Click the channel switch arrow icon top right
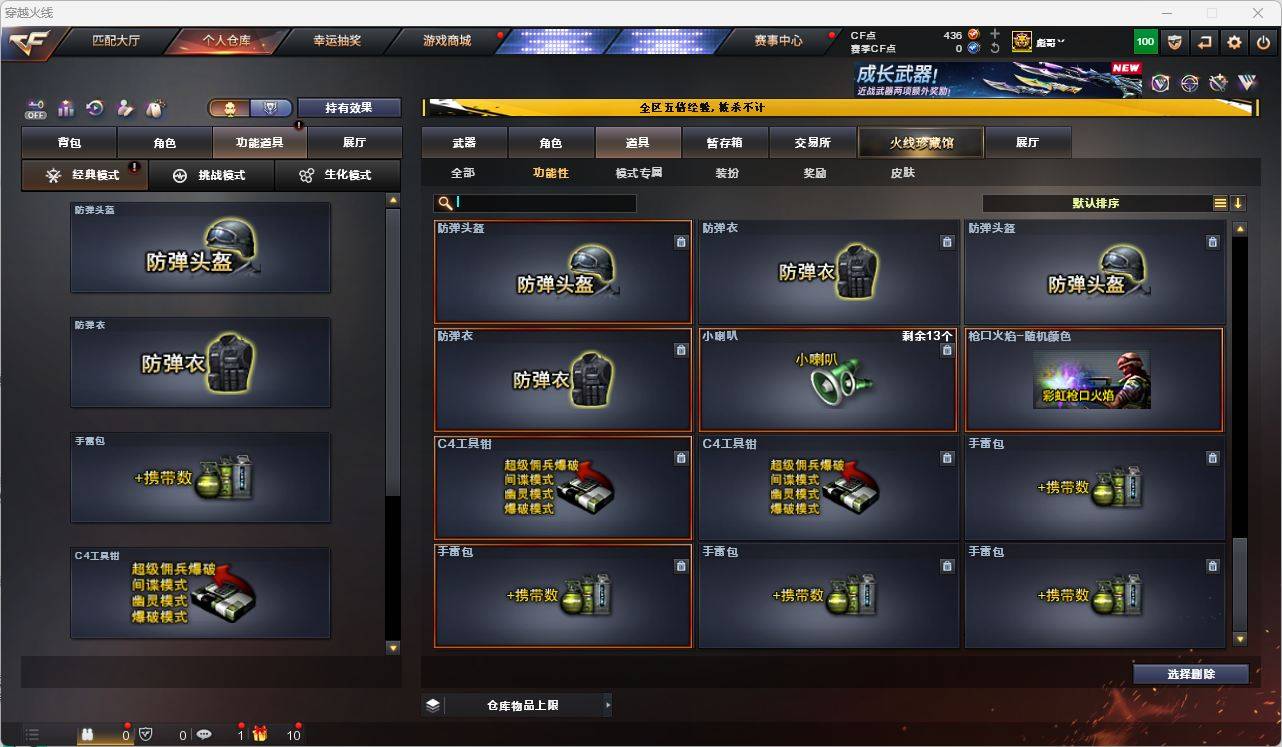The image size is (1282, 747). 1204,42
